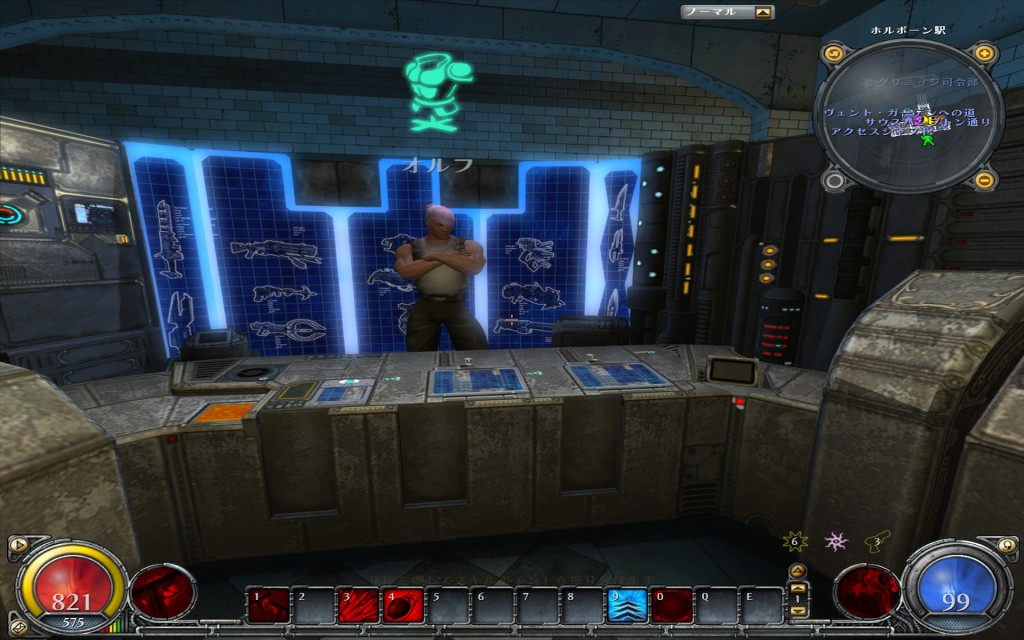Click the left red skill orb

[163, 592]
